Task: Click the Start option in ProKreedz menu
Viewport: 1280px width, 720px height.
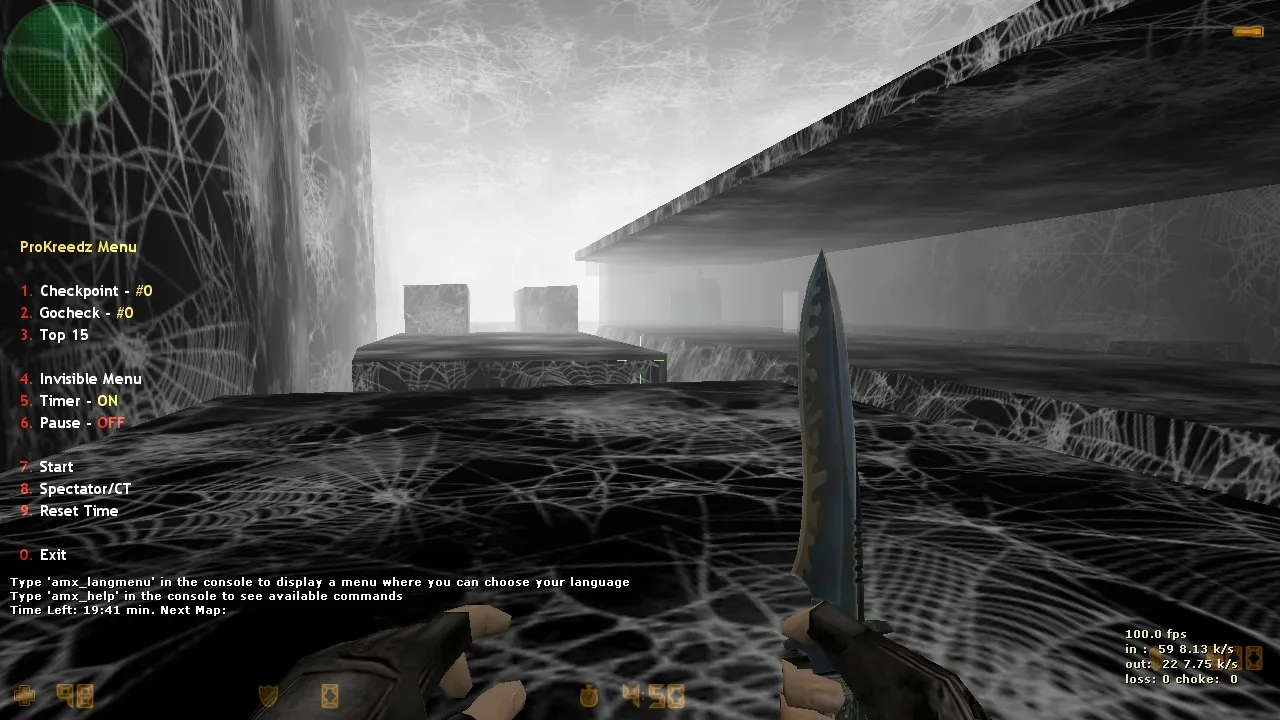Action: pos(56,466)
